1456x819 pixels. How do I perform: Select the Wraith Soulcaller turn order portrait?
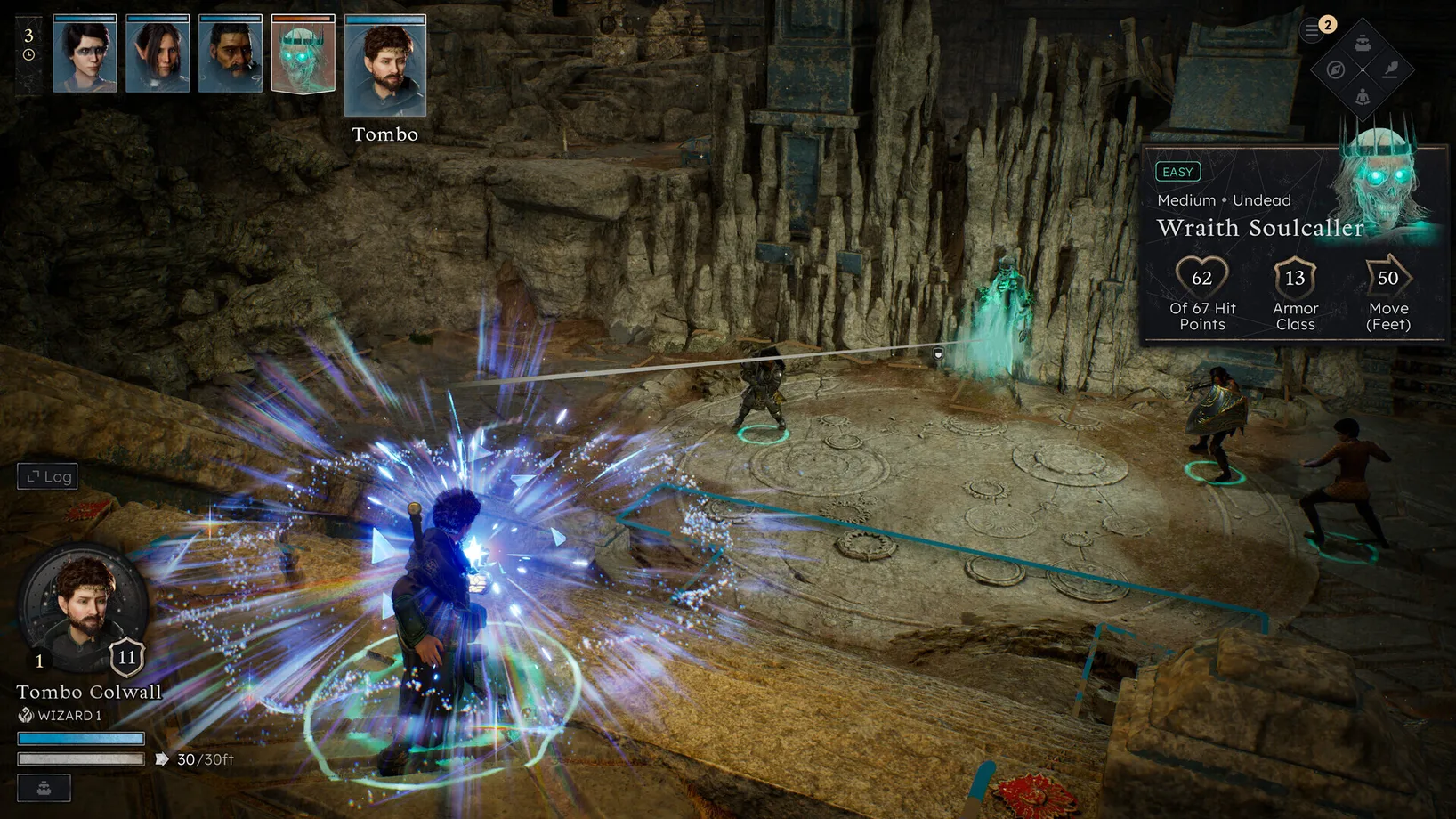click(x=303, y=54)
